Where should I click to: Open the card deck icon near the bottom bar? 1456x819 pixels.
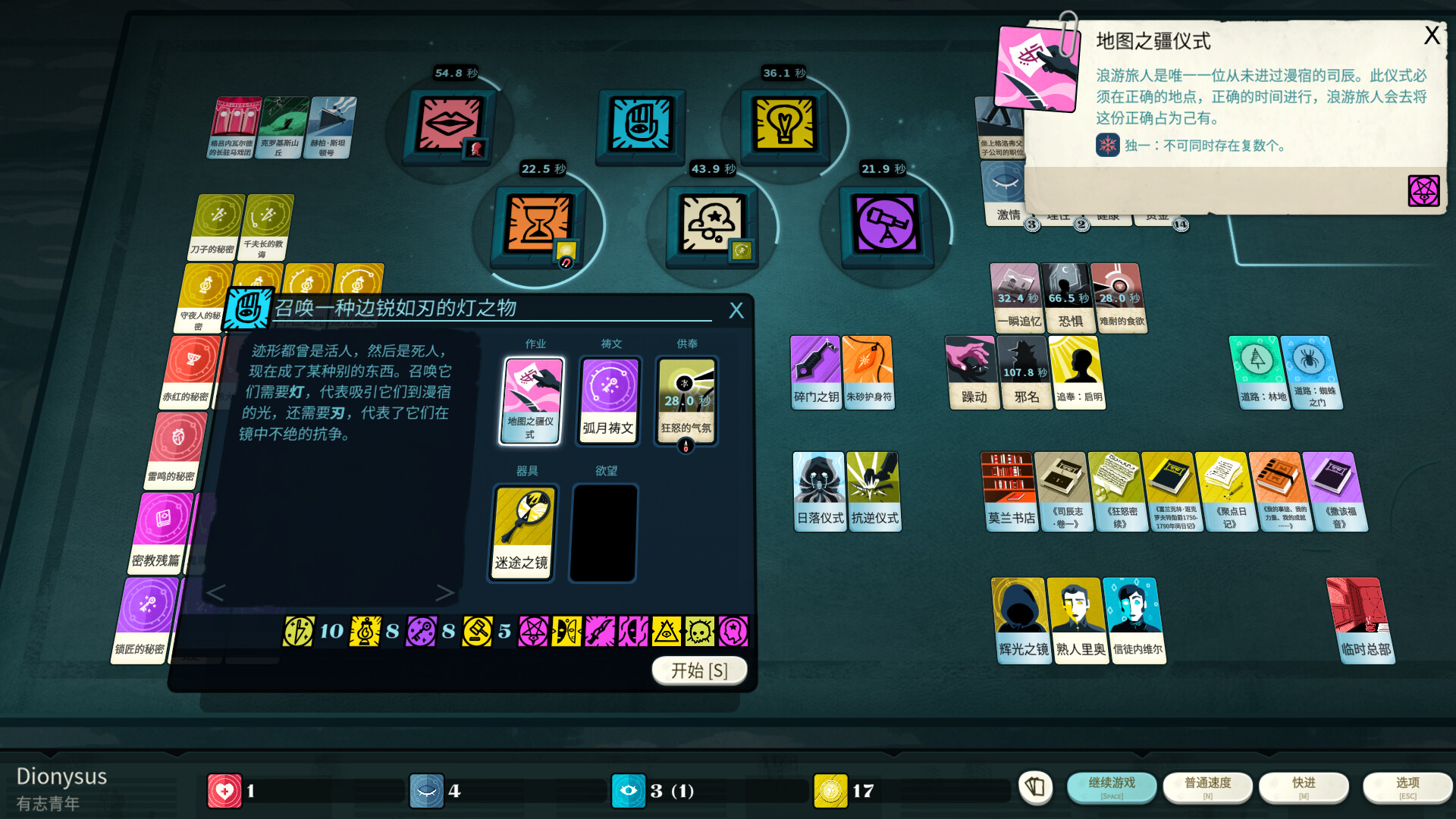point(1035,789)
